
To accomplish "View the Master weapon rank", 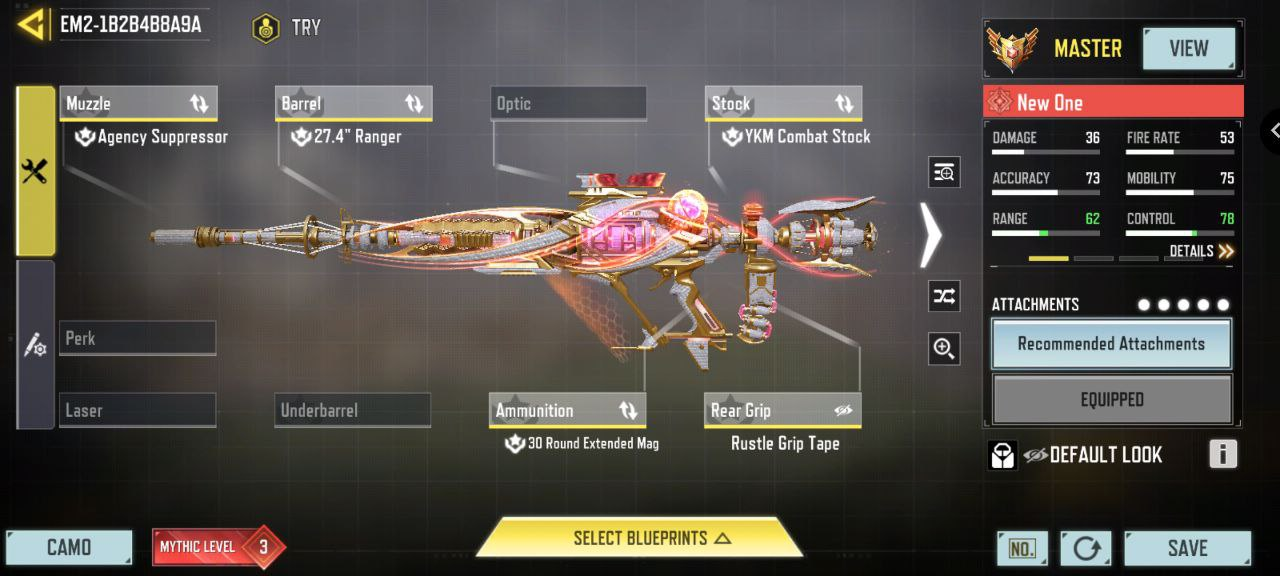I will [1188, 48].
